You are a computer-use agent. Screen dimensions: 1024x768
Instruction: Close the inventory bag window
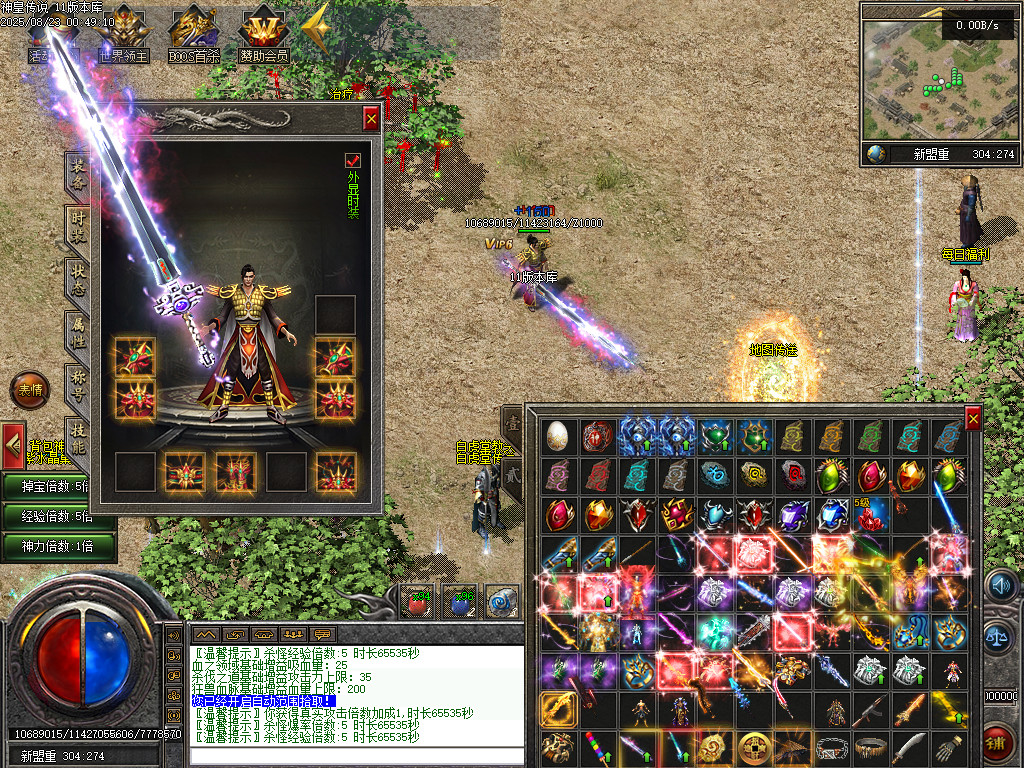(x=972, y=419)
